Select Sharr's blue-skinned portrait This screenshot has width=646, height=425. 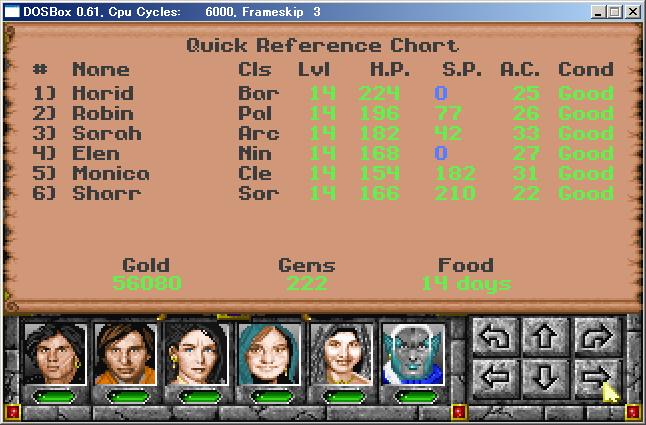click(x=412, y=354)
